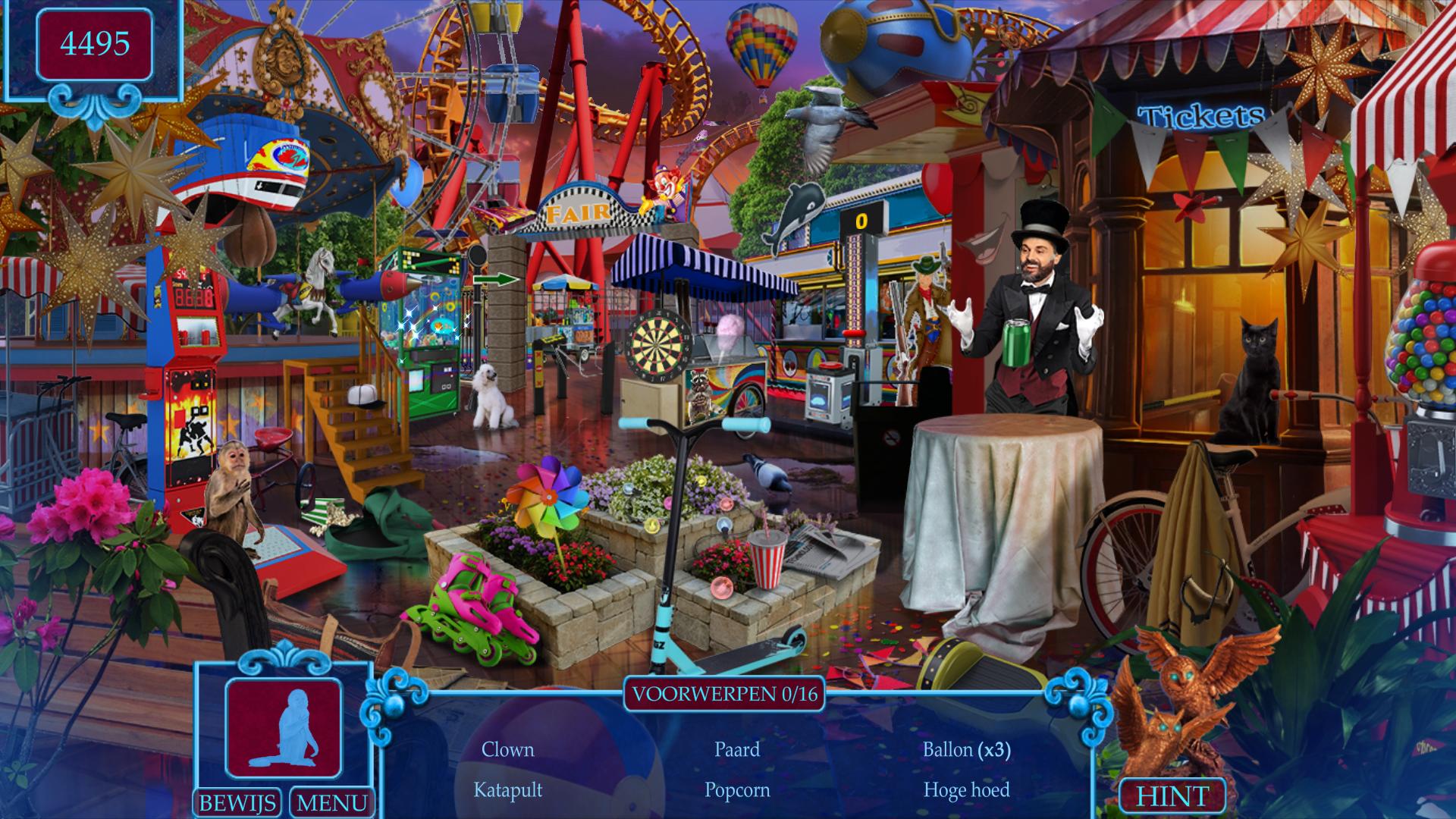
Task: Choose Katapult in the object list
Action: point(507,789)
